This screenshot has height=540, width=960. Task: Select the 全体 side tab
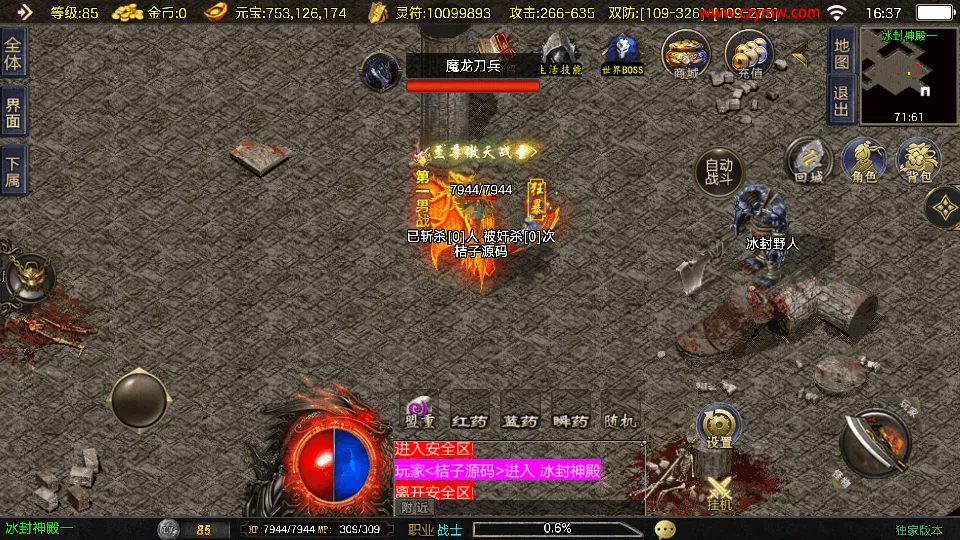[14, 56]
